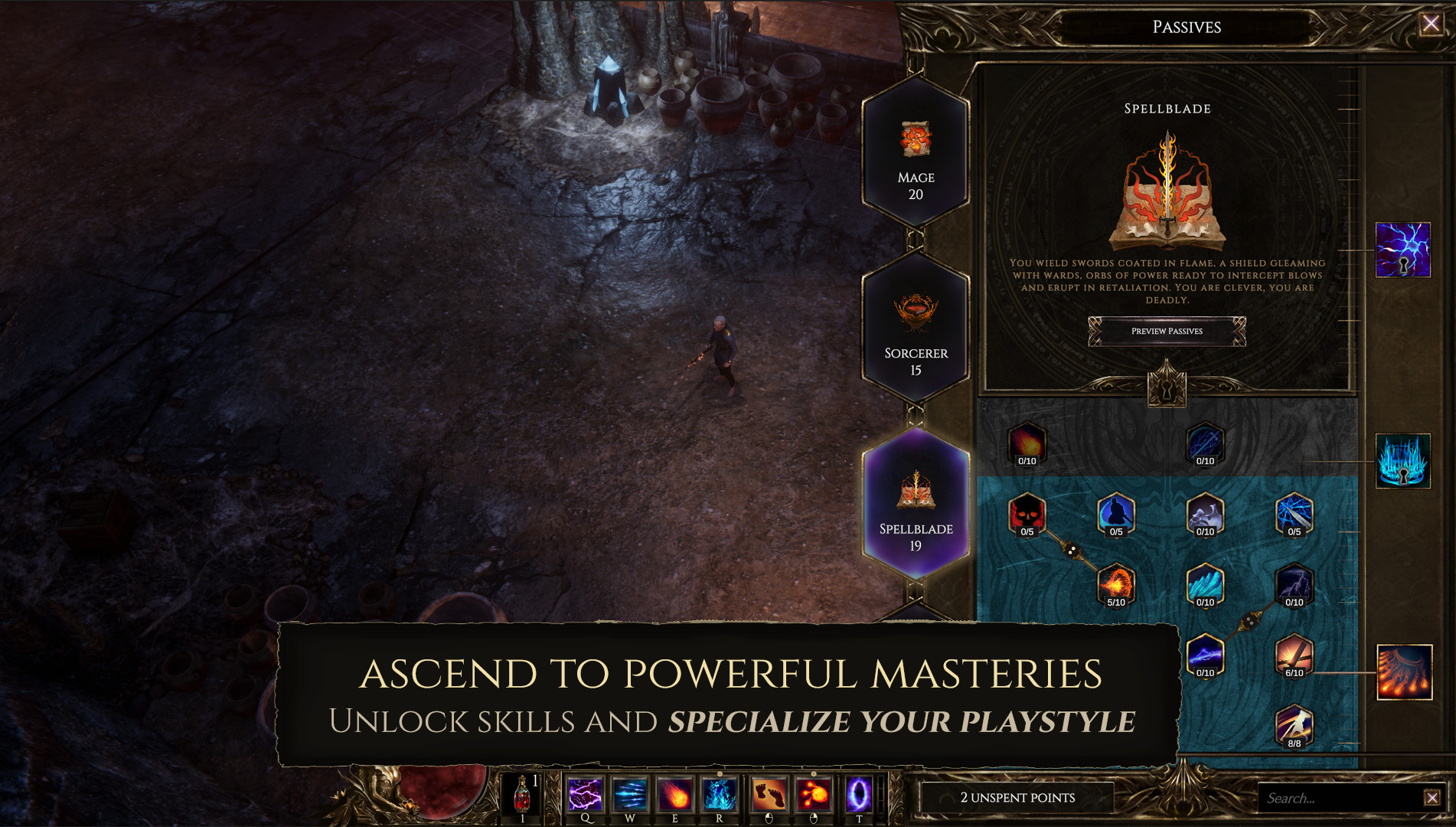1456x827 pixels.
Task: Activate the purple lightning ability on Q
Action: click(585, 794)
